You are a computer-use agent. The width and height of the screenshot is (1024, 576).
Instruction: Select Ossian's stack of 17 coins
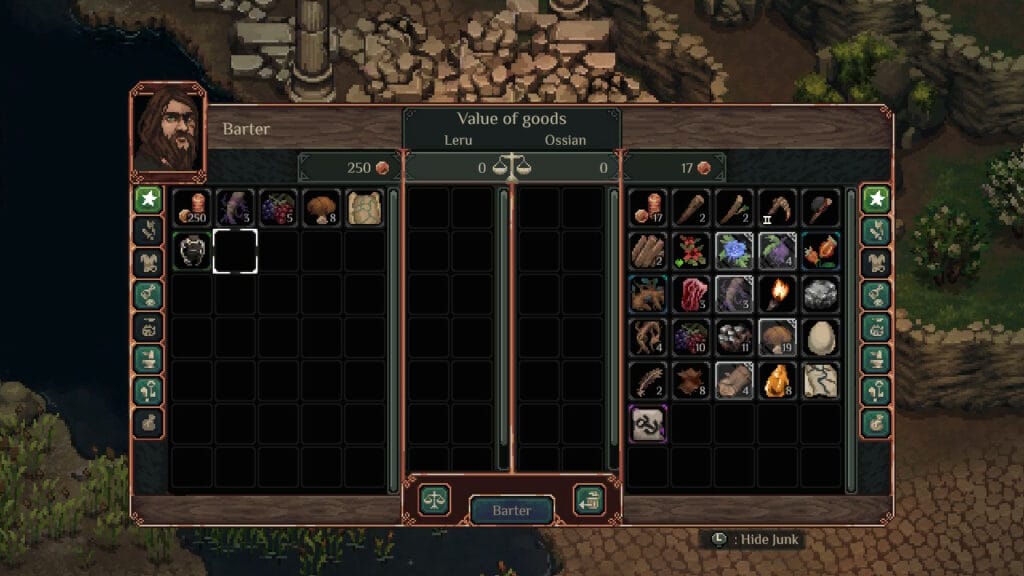point(647,208)
